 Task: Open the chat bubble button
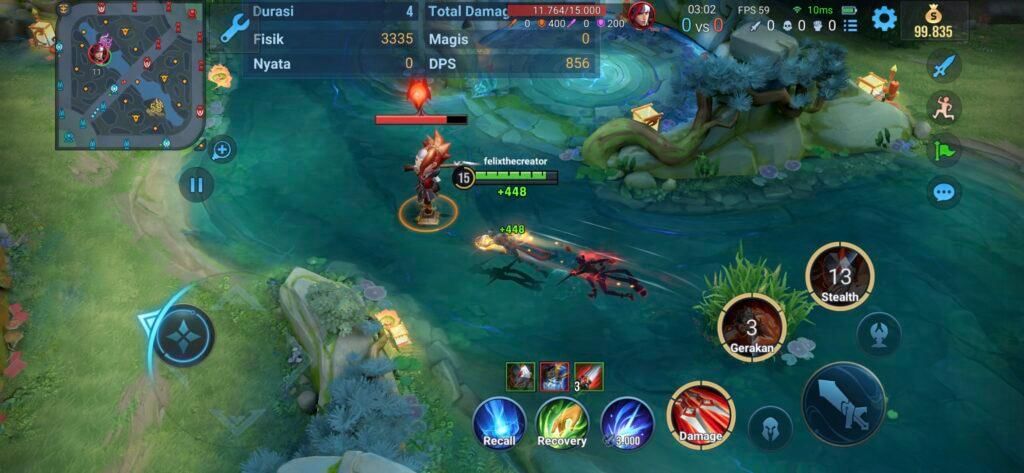[x=943, y=191]
